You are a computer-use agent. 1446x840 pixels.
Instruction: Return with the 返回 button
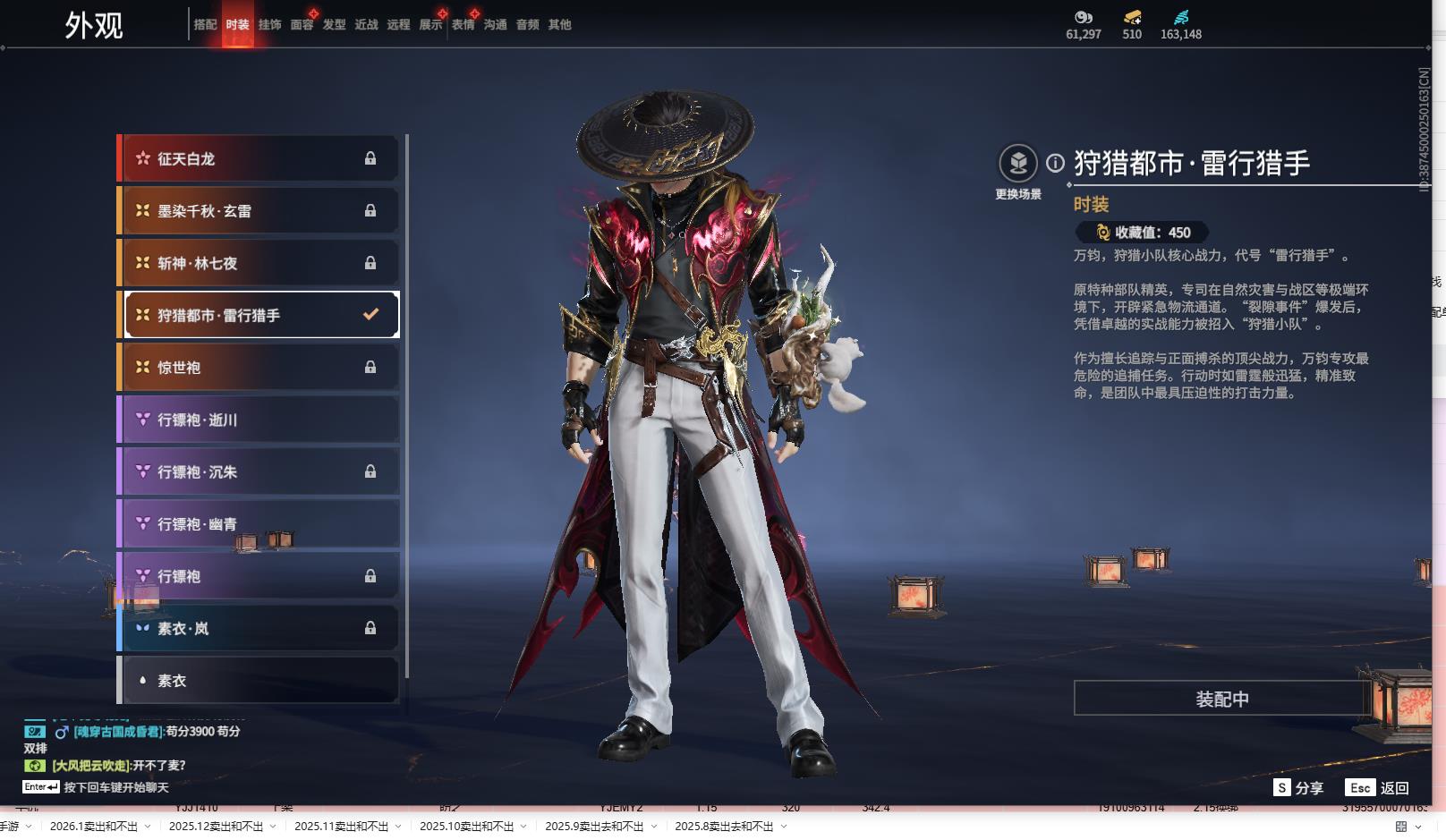click(1378, 788)
